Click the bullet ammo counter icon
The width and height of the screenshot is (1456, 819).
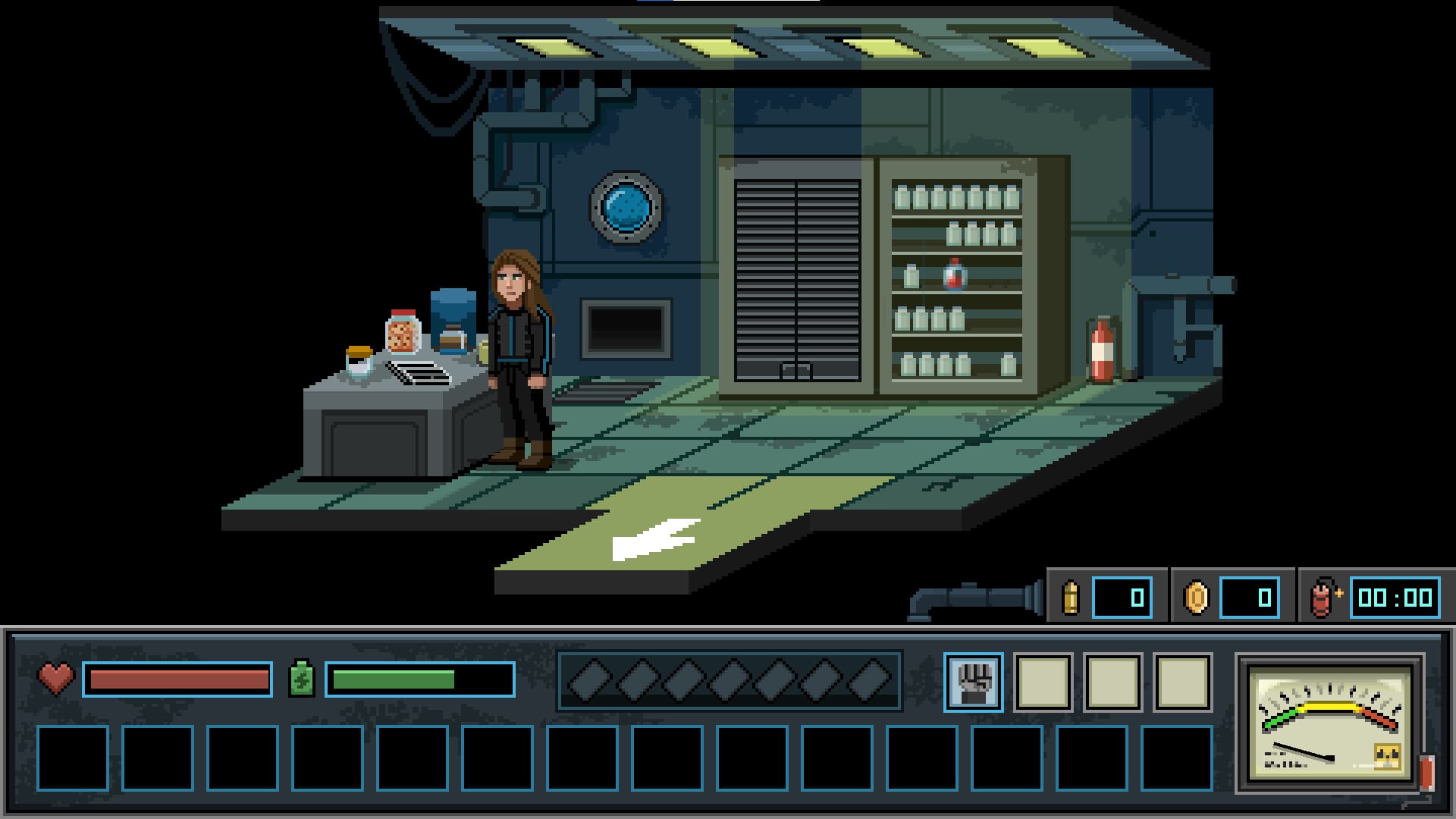1072,597
